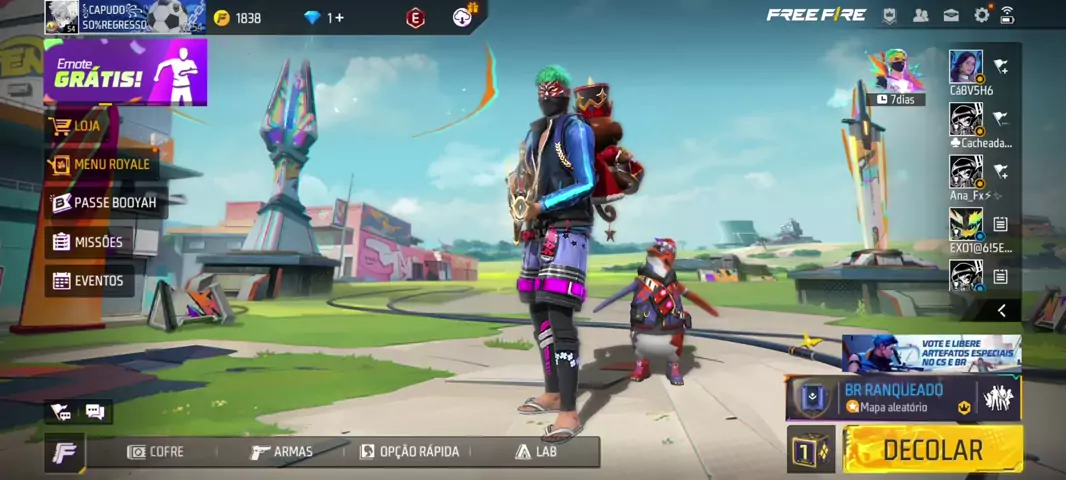
Task: Check the mail envelope icon
Action: [951, 15]
